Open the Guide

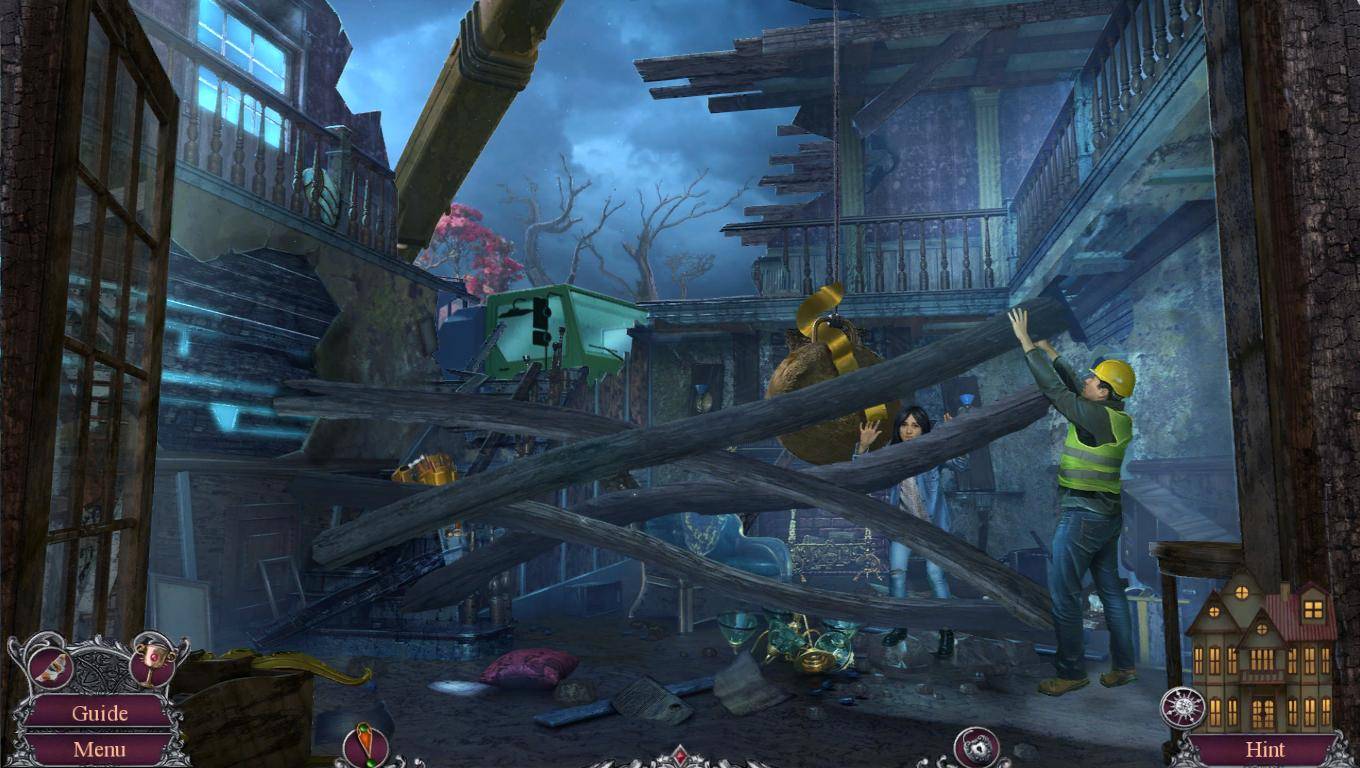tap(99, 713)
